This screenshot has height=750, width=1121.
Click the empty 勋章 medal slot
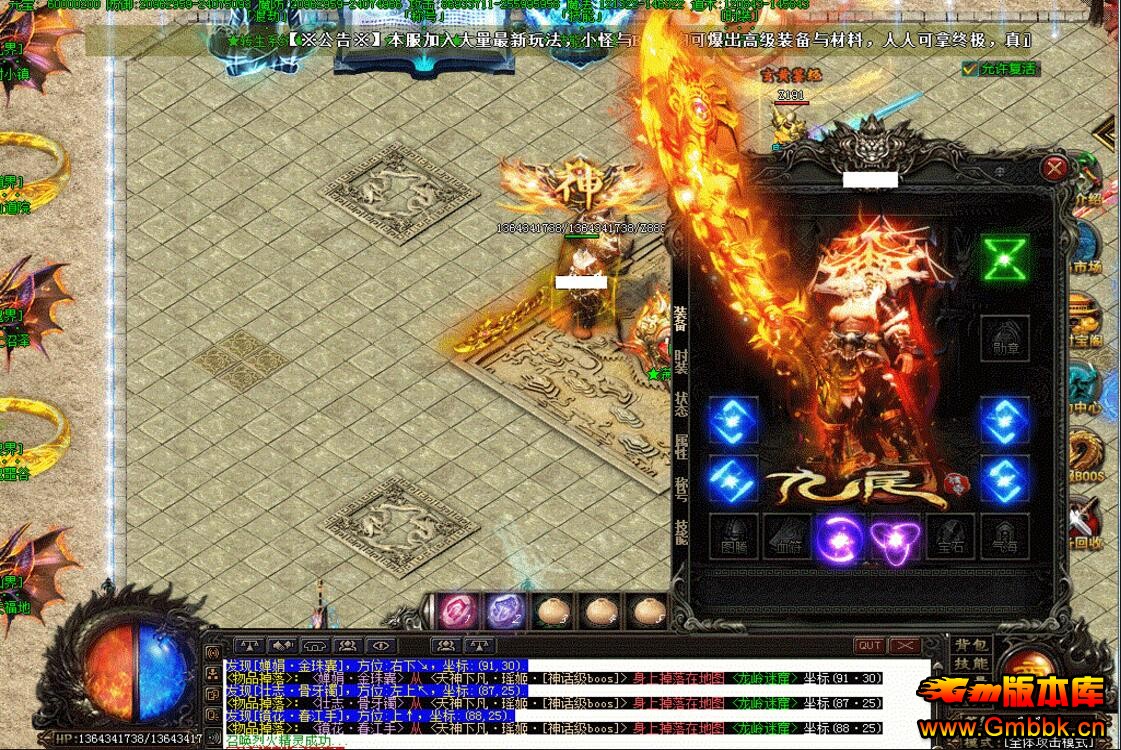pyautogui.click(x=1004, y=340)
